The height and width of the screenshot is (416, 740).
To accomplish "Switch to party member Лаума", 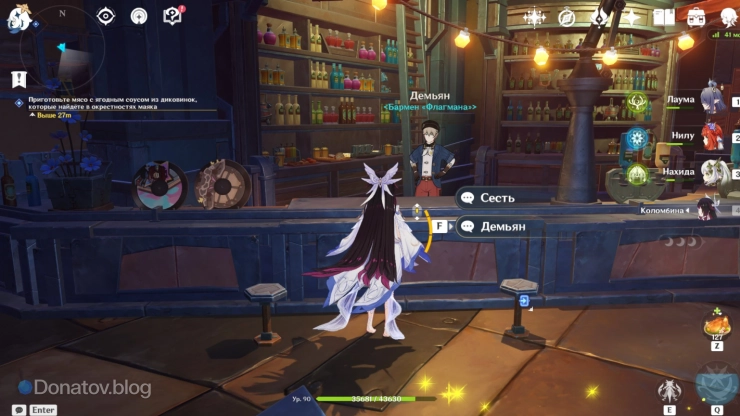I will pos(712,101).
